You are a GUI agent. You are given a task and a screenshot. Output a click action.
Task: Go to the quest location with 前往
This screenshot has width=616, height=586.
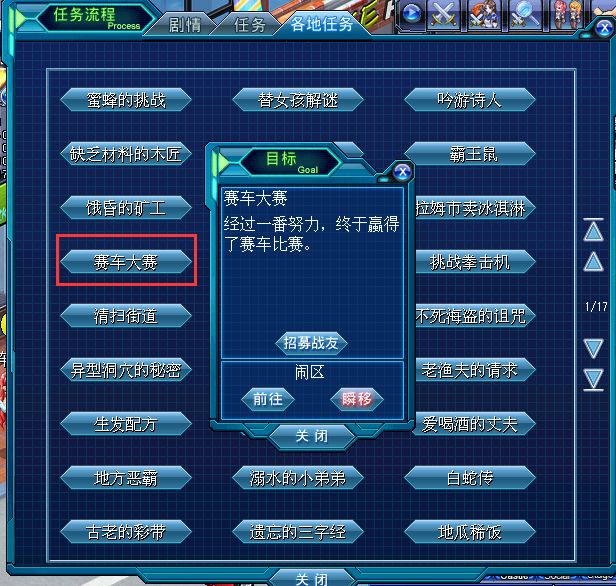click(x=268, y=399)
